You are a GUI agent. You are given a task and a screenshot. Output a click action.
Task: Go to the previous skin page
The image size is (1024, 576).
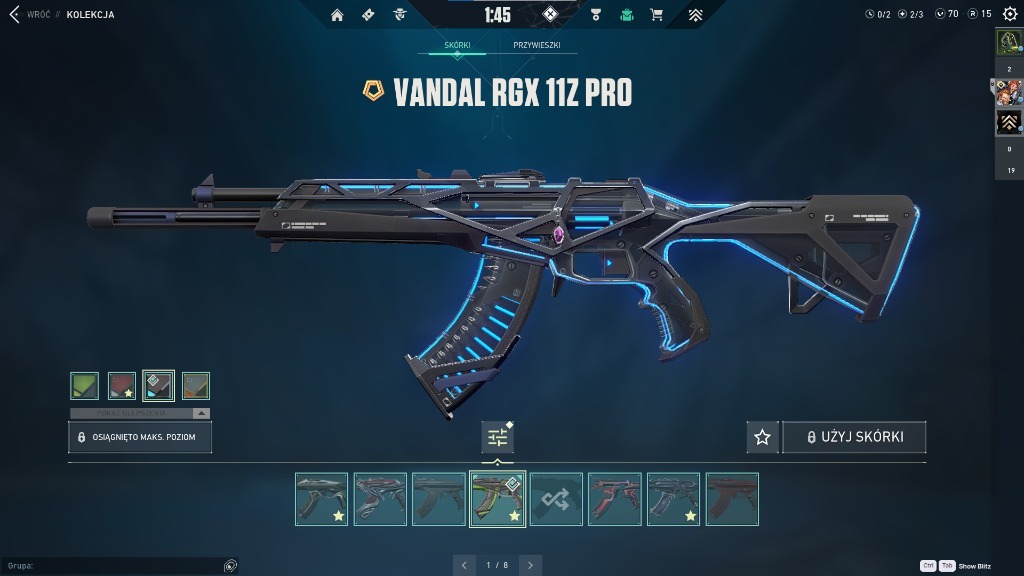(x=464, y=565)
